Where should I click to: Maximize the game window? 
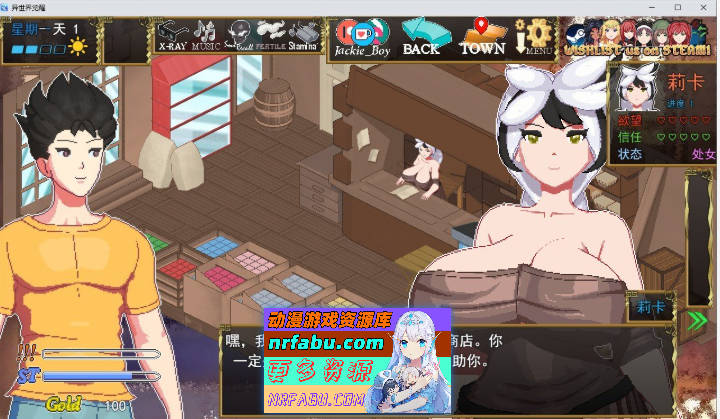tap(677, 7)
